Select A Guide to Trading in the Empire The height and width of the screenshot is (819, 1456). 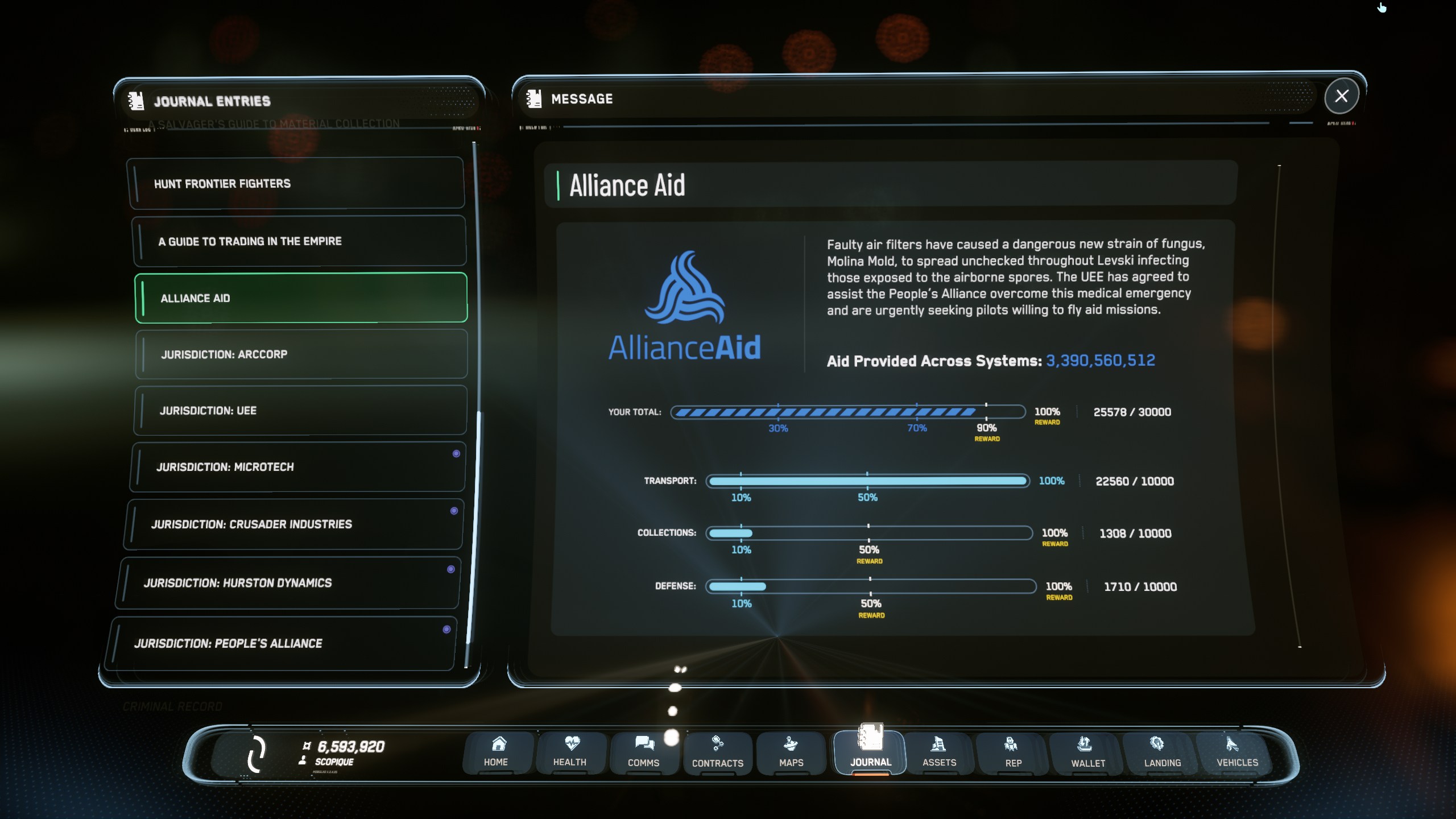300,241
